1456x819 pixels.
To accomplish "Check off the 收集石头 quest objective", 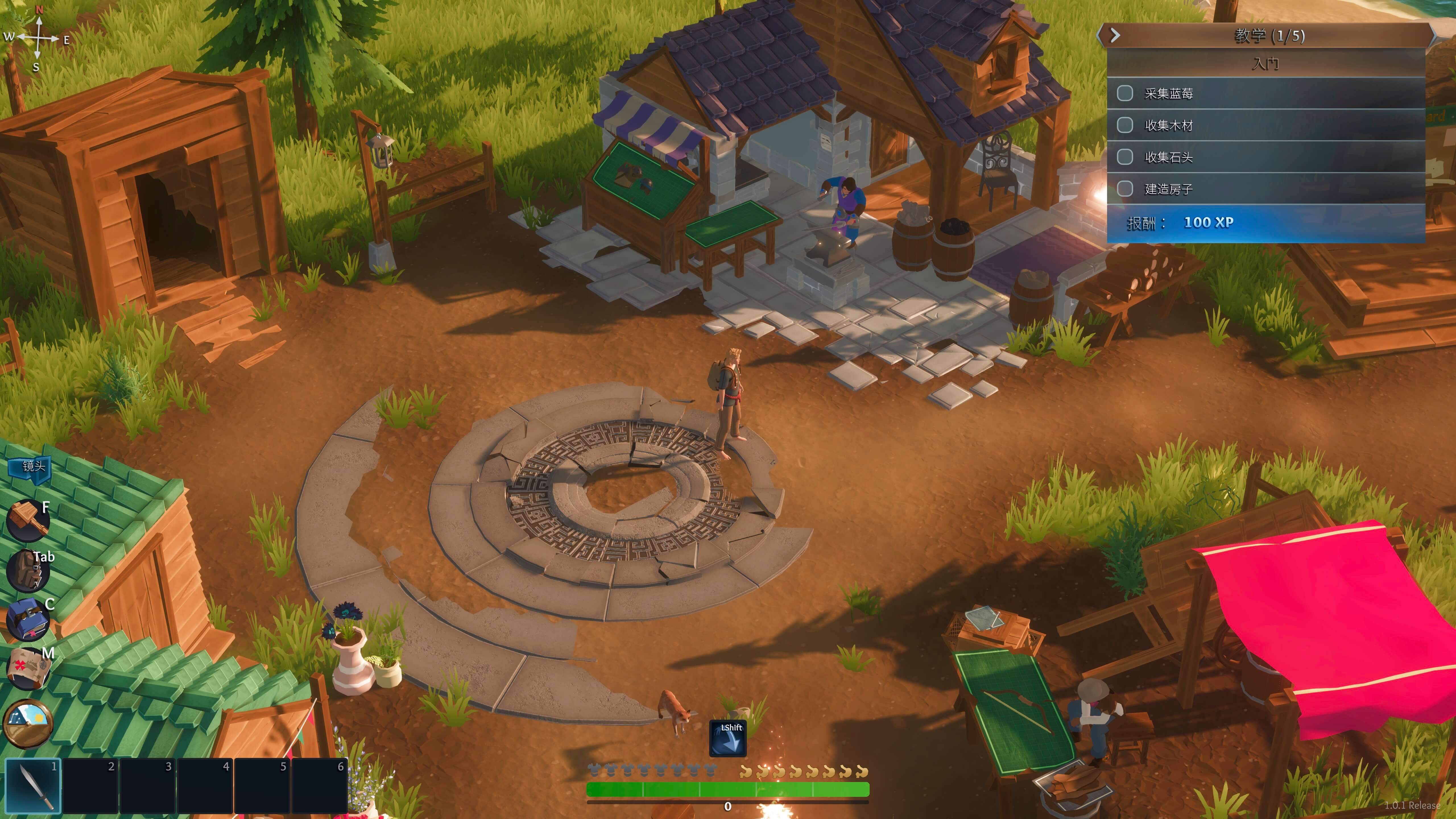I will point(1125,157).
